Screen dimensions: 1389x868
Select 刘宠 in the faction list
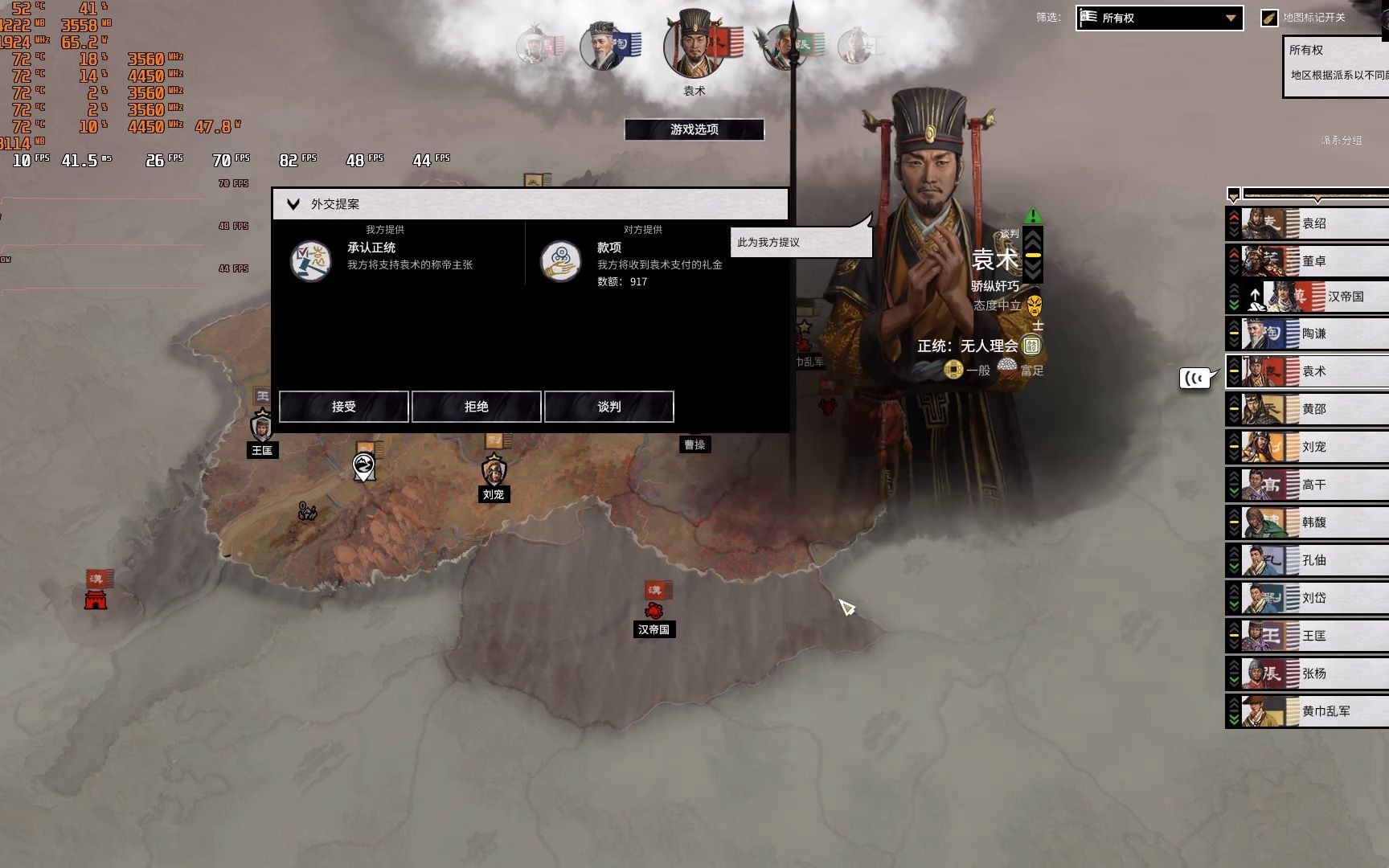(x=1313, y=447)
